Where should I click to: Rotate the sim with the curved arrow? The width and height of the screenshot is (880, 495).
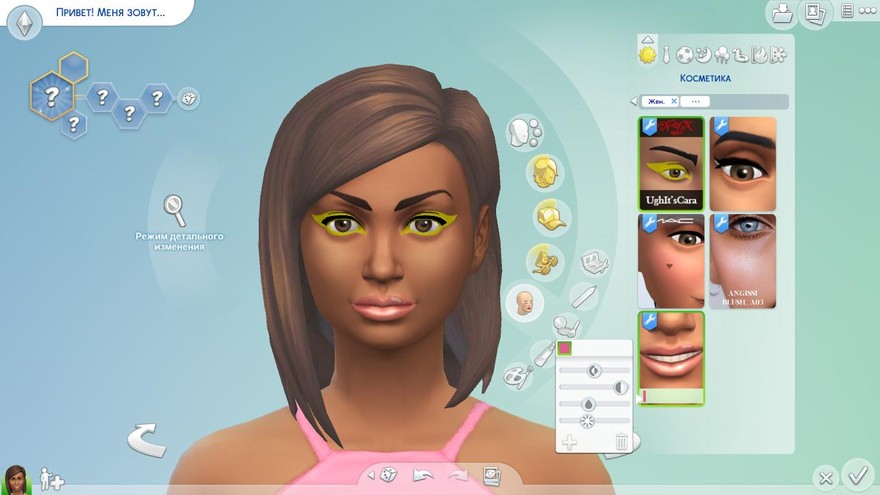pos(146,440)
